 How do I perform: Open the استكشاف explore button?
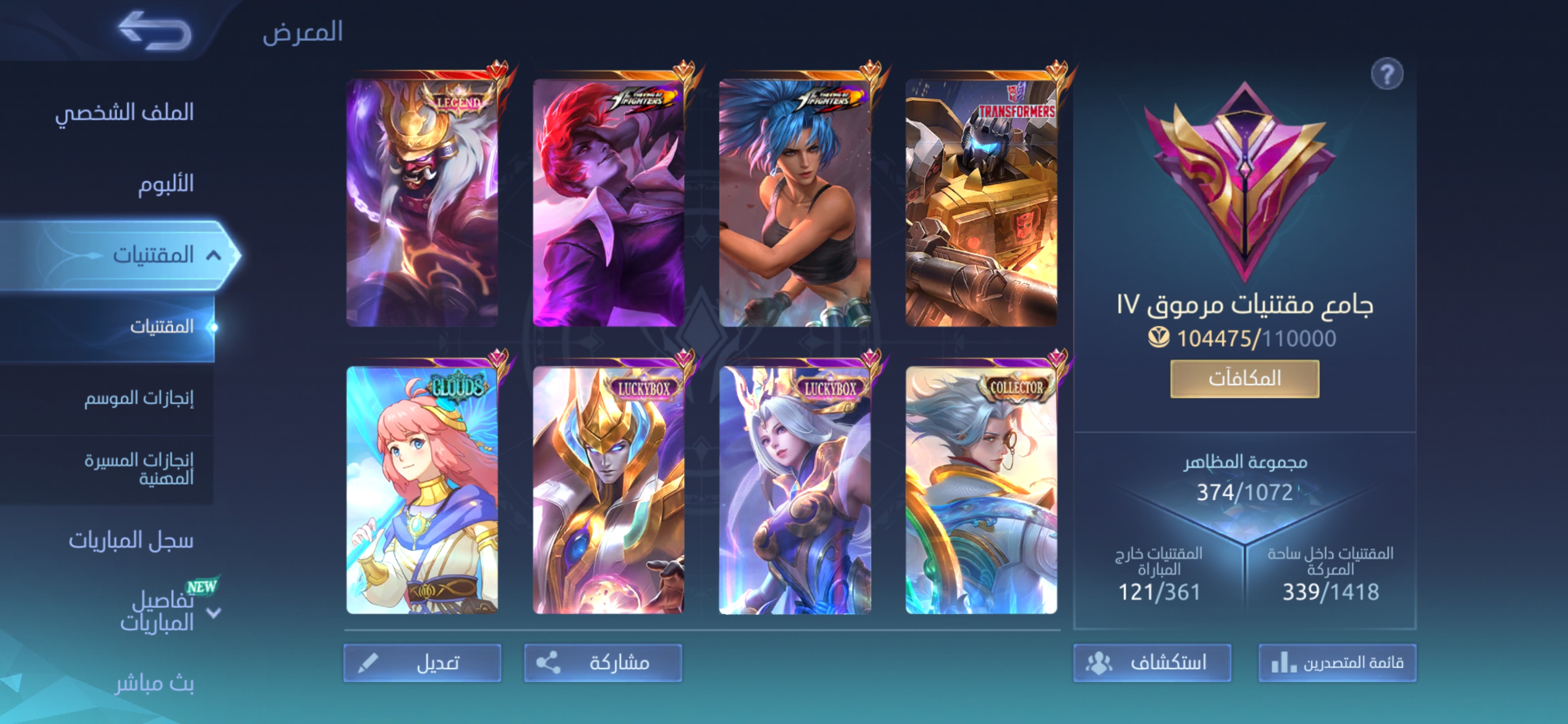click(1152, 663)
